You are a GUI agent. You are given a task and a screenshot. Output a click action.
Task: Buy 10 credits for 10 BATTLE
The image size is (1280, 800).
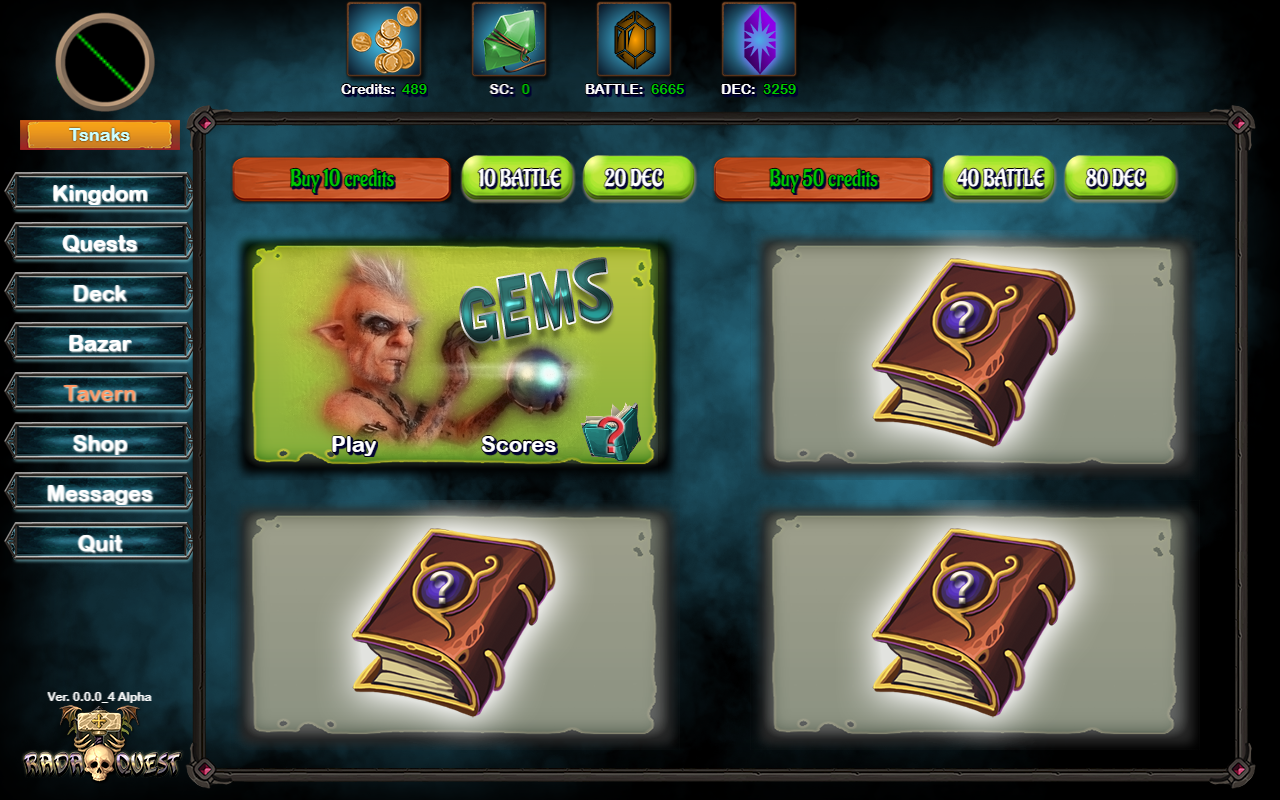point(518,178)
